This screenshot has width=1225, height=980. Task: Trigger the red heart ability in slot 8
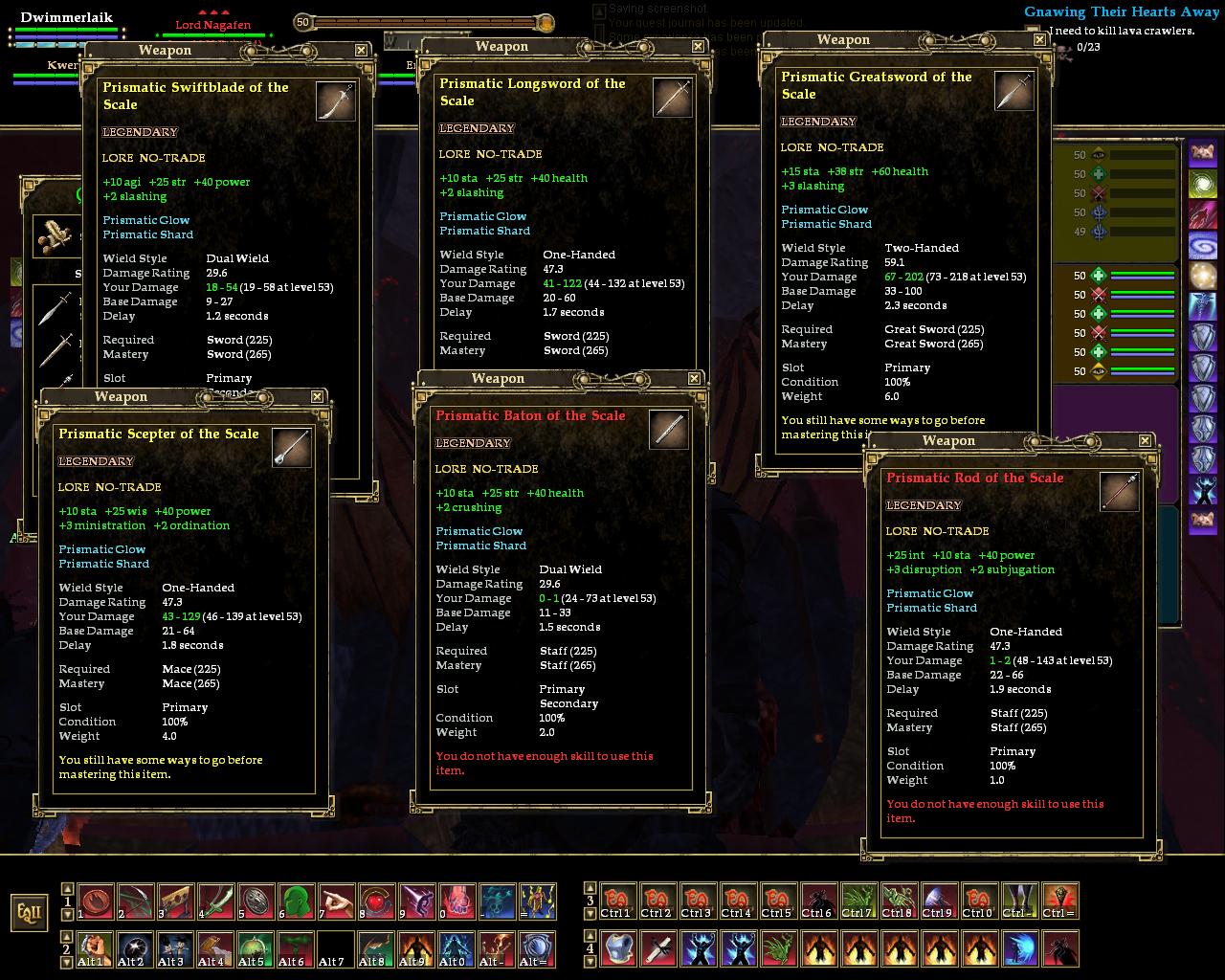click(x=376, y=902)
